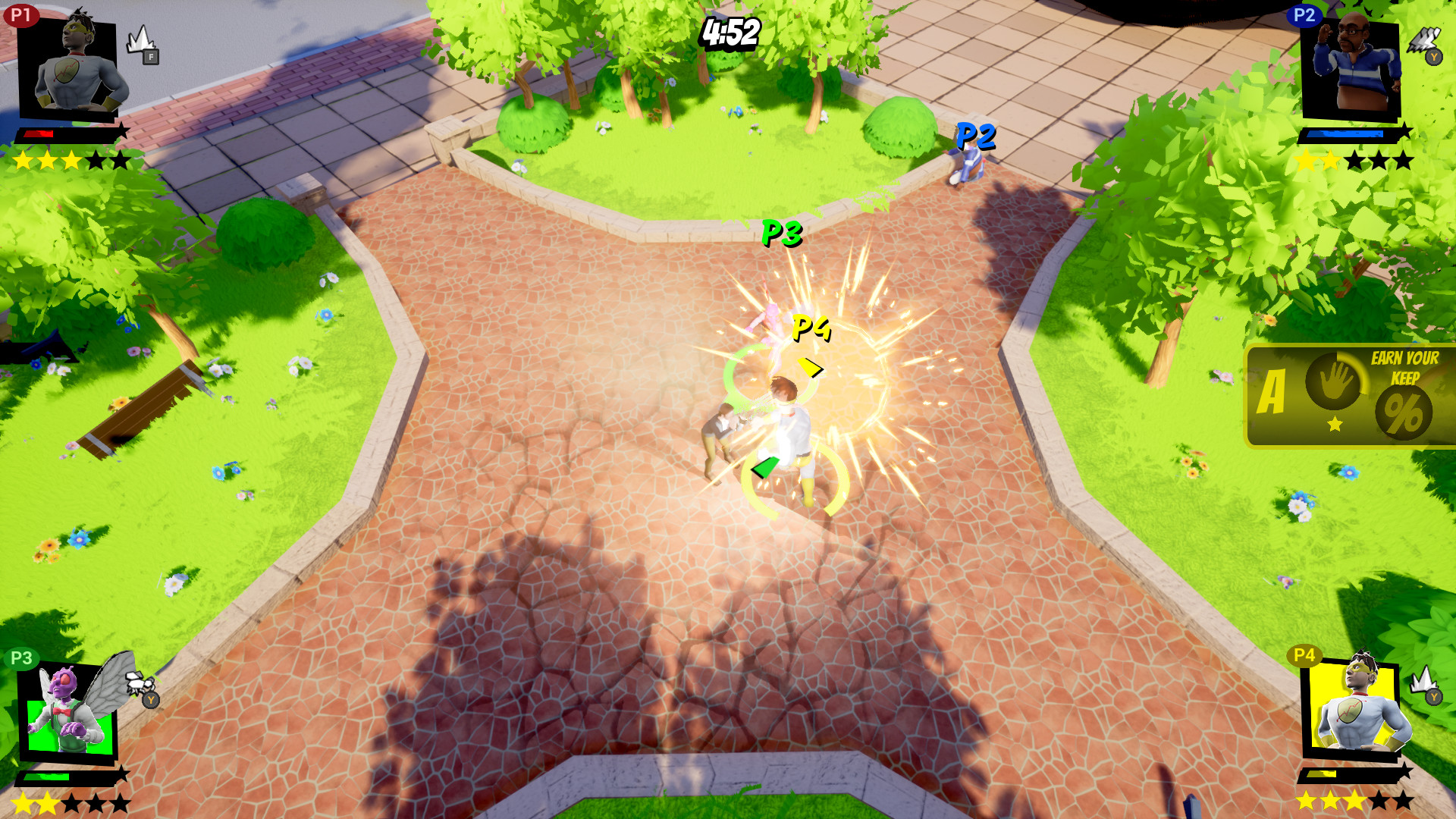Click the Y button prompt on P4's crown icon
Image resolution: width=1456 pixels, height=819 pixels.
1434,696
